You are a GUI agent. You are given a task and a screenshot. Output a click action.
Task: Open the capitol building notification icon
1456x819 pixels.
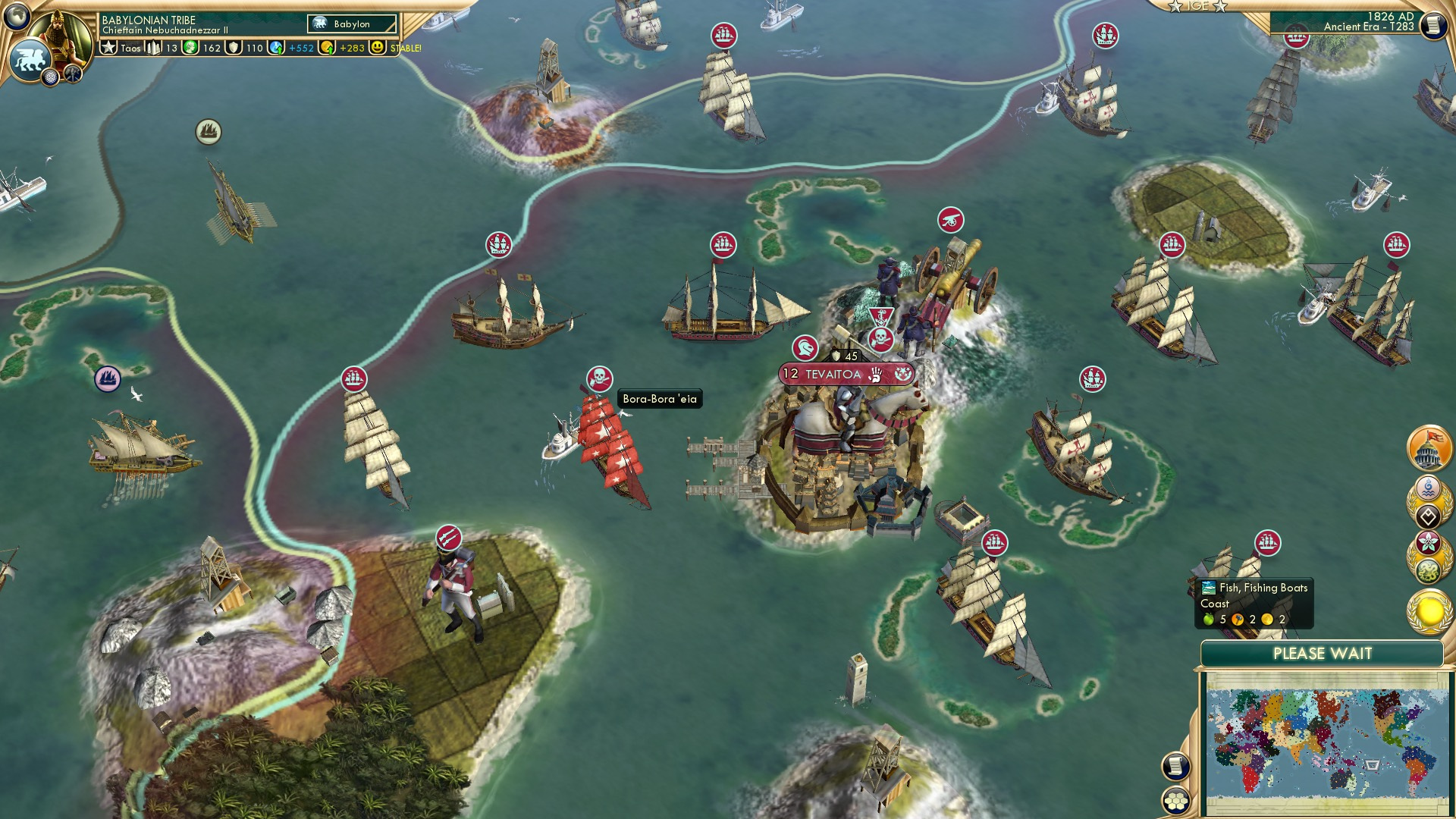point(1429,448)
